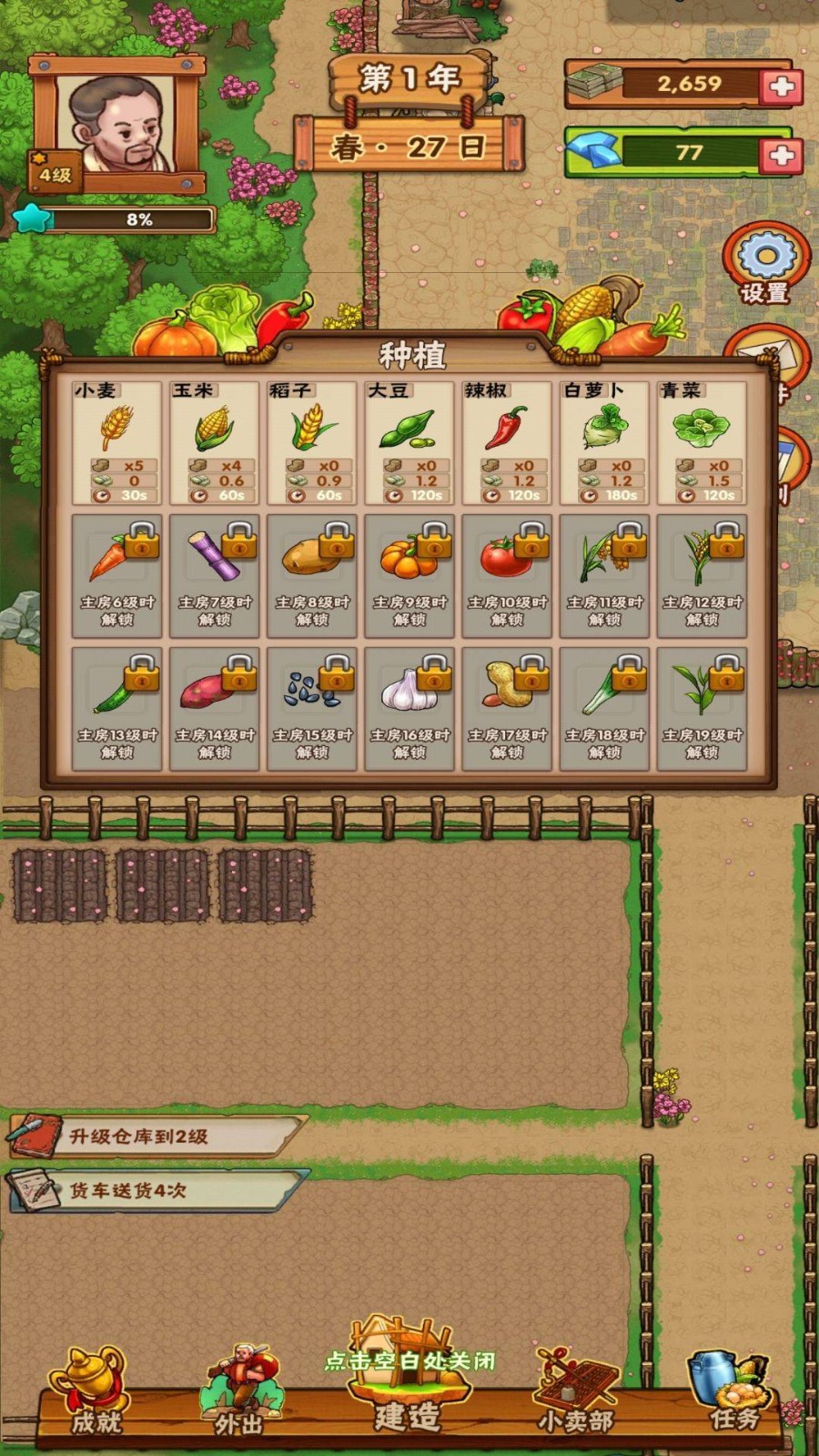Viewport: 819px width, 1456px height.
Task: Select the white radish (白萝卜) crop
Action: click(604, 442)
